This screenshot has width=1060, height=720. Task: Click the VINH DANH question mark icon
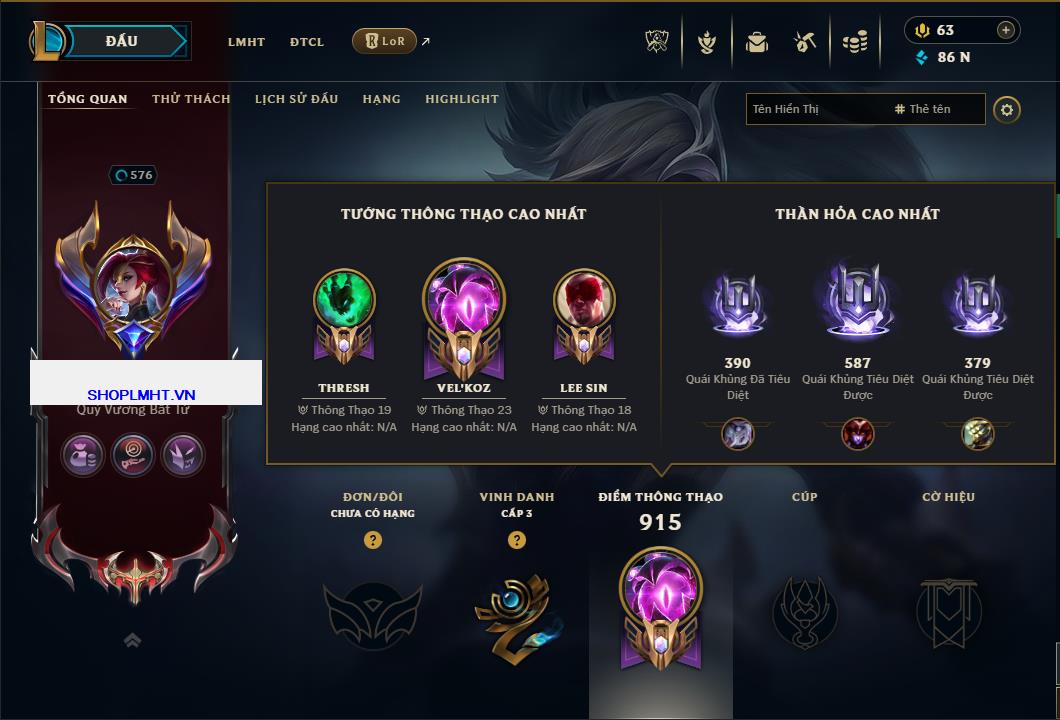pyautogui.click(x=517, y=540)
